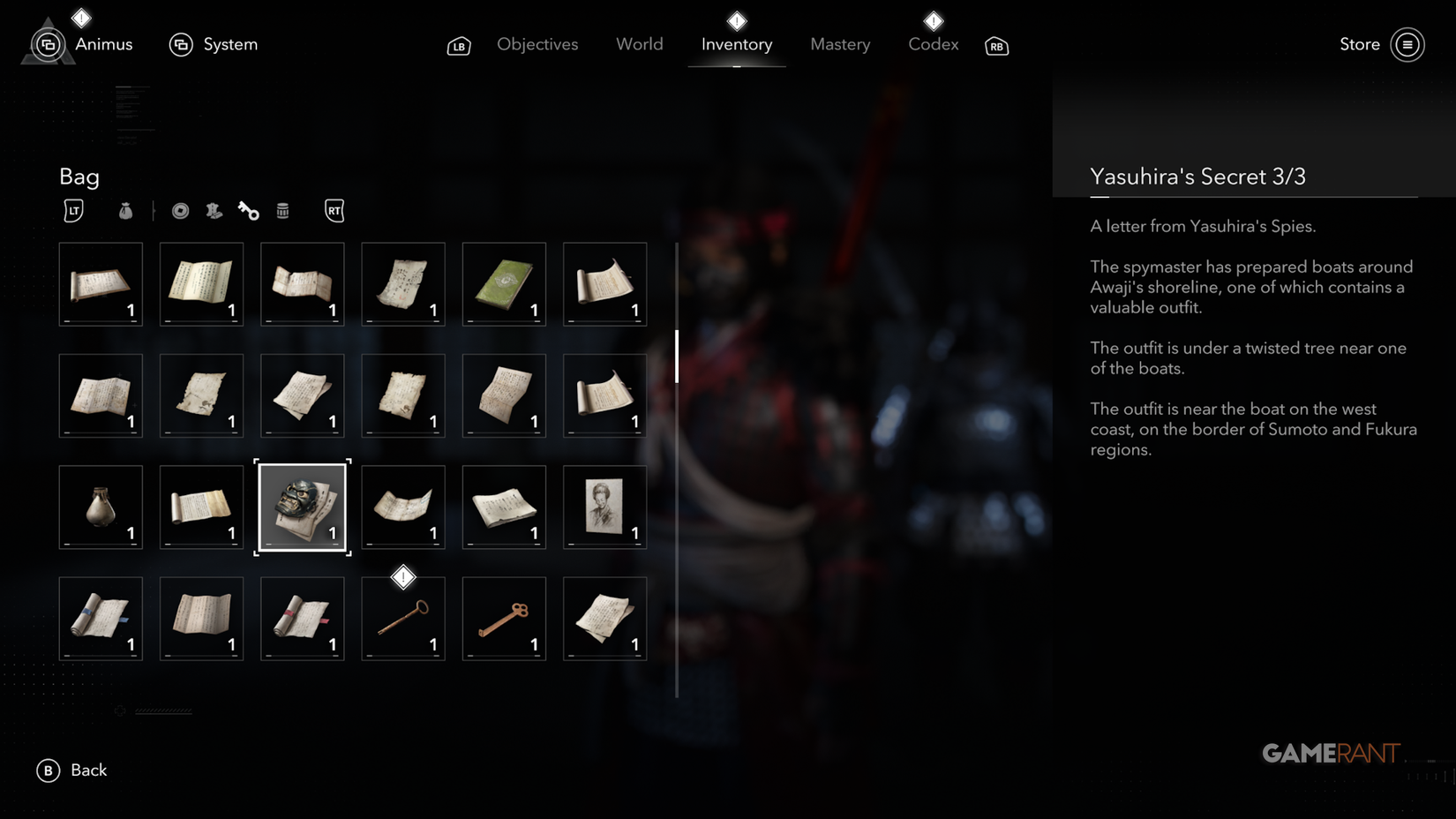
Task: Open the consumables barrel filter icon
Action: coord(282,210)
